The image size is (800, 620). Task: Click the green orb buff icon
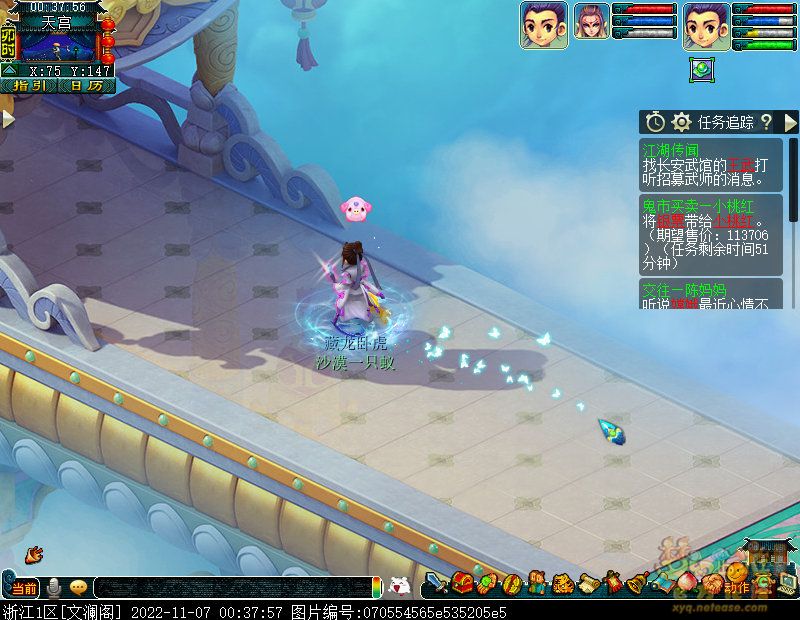pyautogui.click(x=702, y=70)
